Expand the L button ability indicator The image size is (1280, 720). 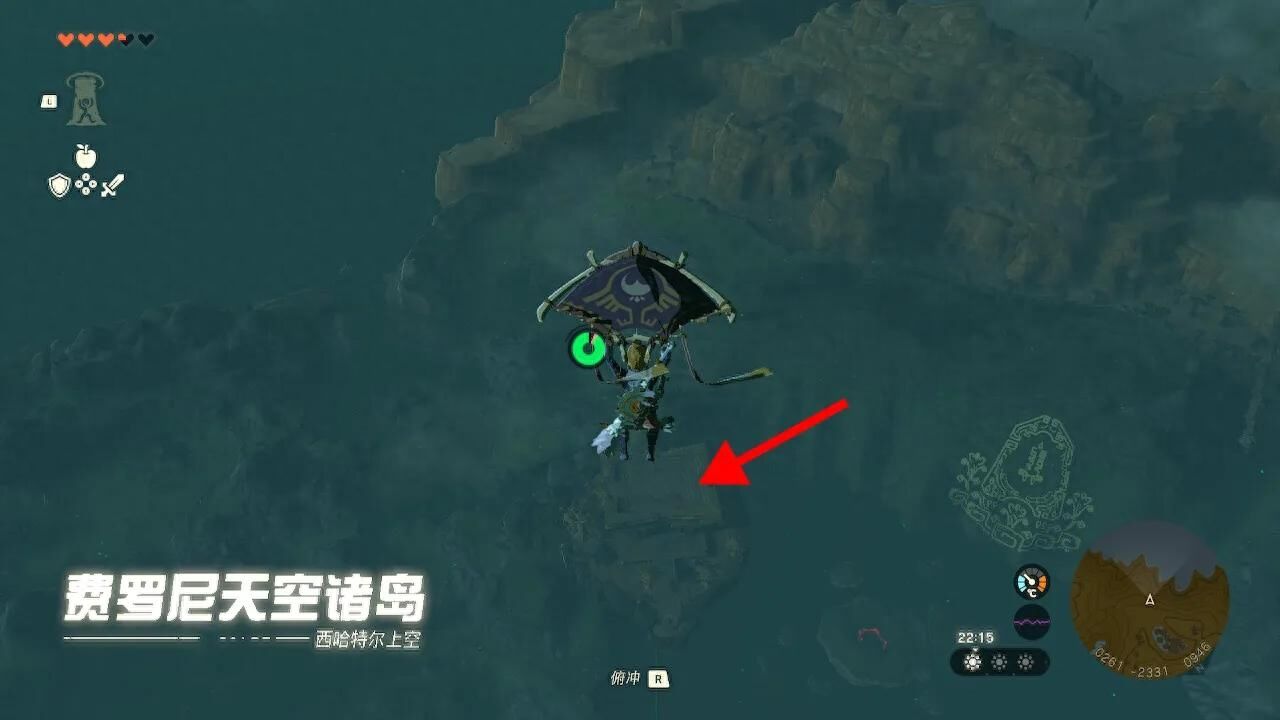click(x=48, y=101)
